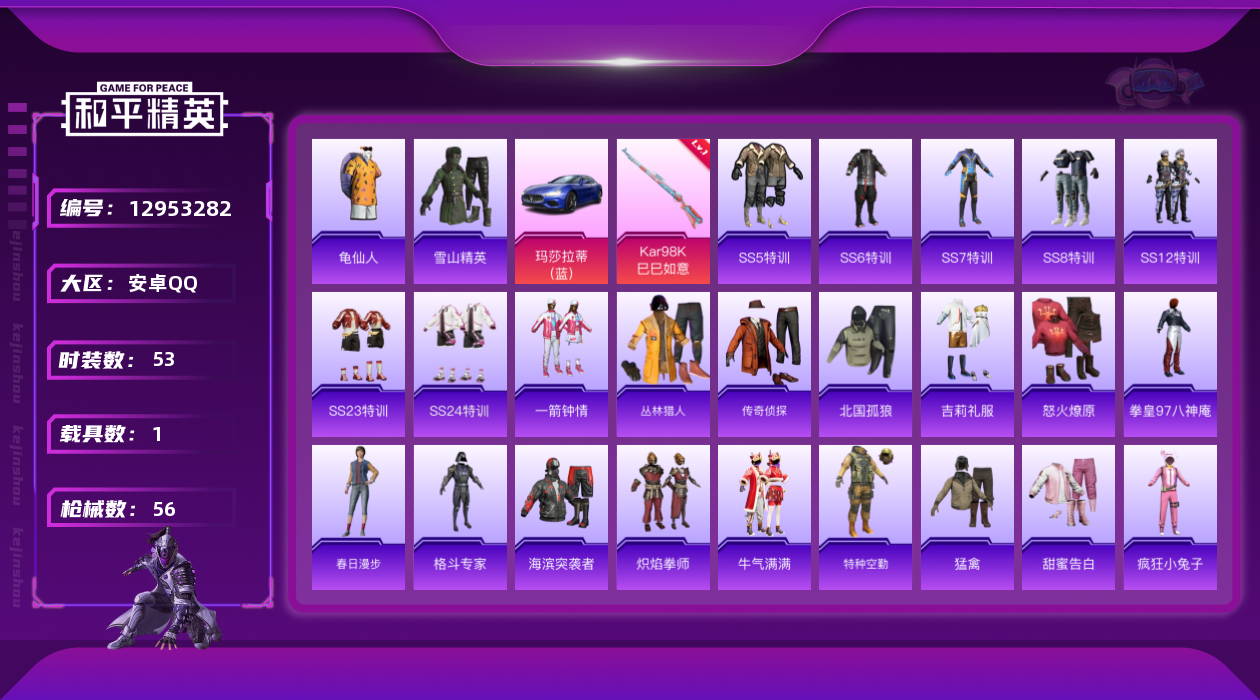The height and width of the screenshot is (700, 1260).
Task: Select the Kar98K 巳巳如意 gun skin
Action: (x=663, y=211)
